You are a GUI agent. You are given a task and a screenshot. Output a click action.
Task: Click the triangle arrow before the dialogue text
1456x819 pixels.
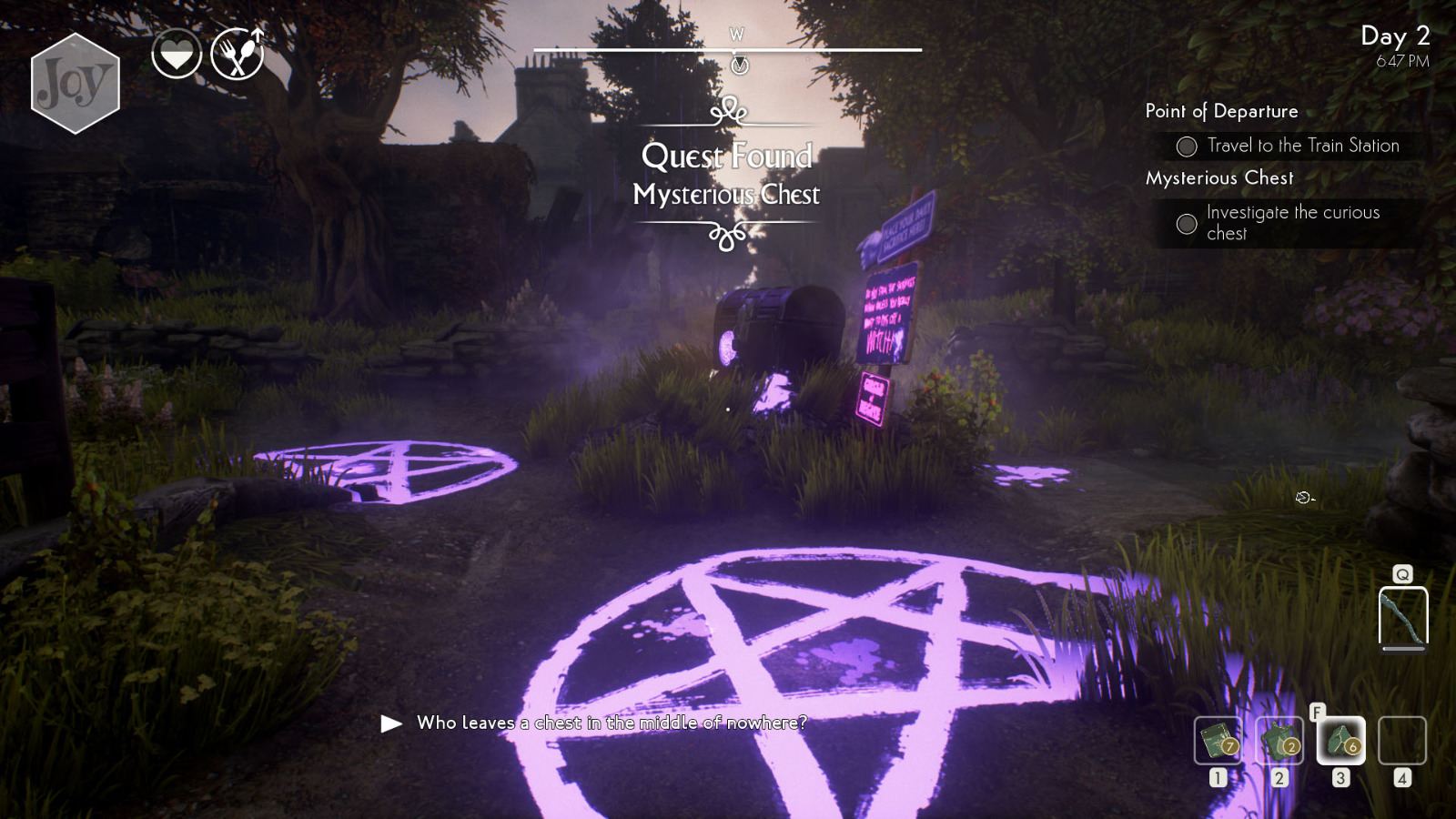(390, 723)
